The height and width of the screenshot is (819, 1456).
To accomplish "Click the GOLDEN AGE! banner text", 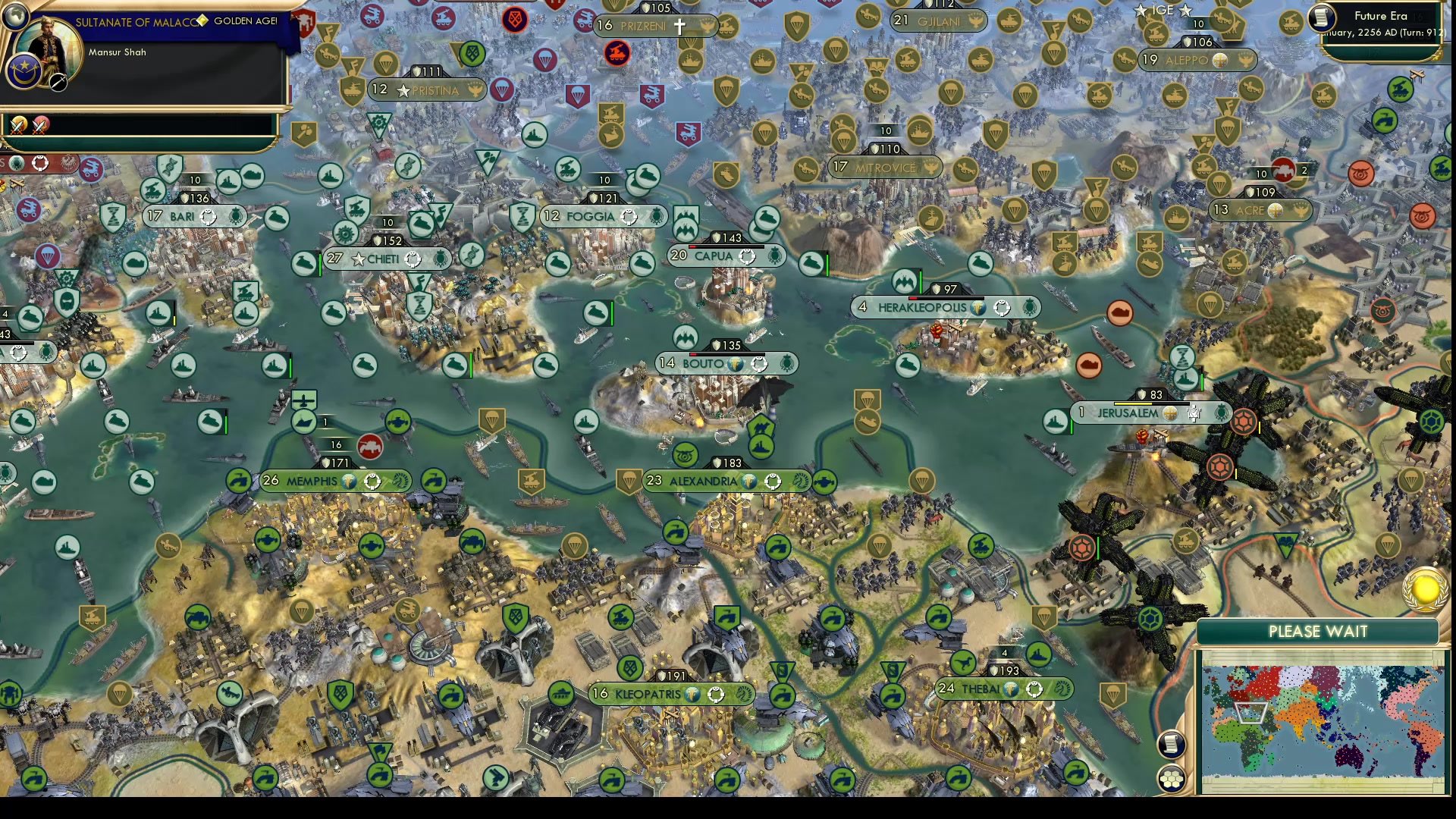I will [246, 21].
